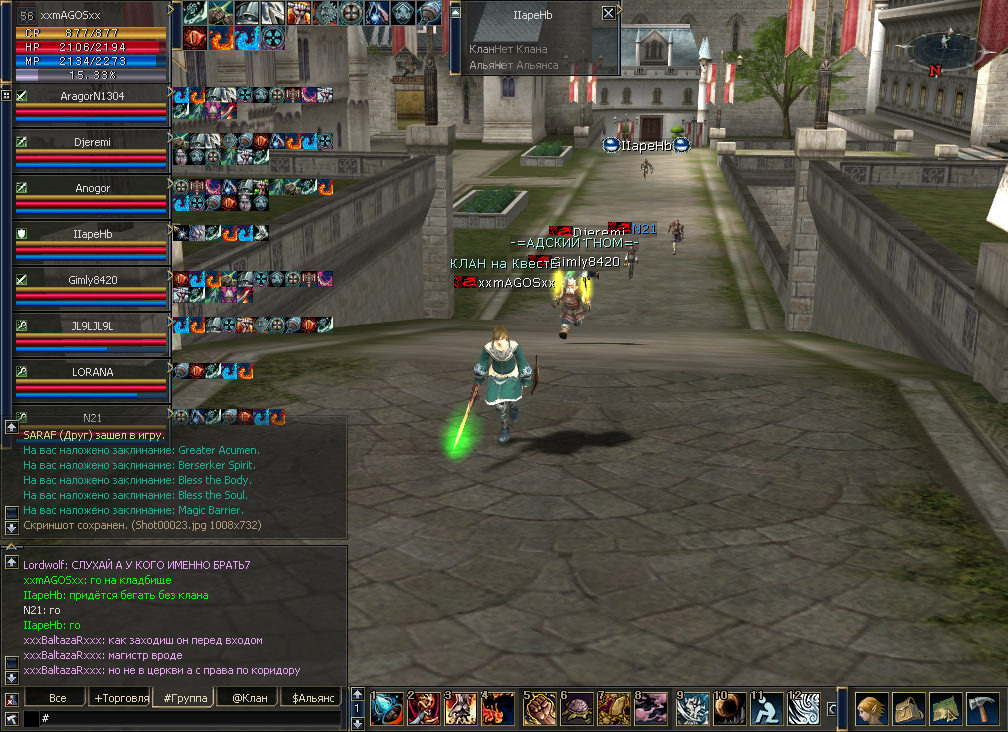Use the flame skill in hotbar slot 4
The image size is (1008, 732).
[x=497, y=708]
